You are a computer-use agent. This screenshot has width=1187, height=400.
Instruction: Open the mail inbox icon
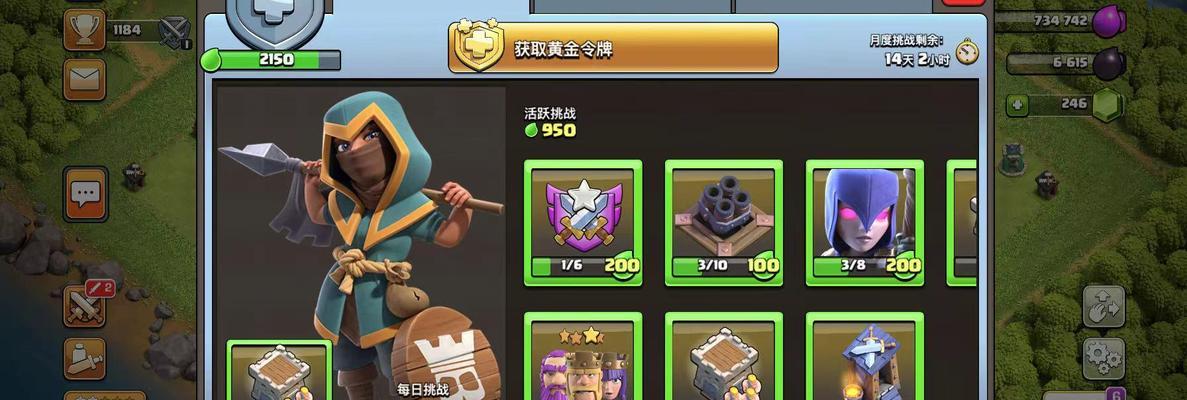(x=84, y=78)
